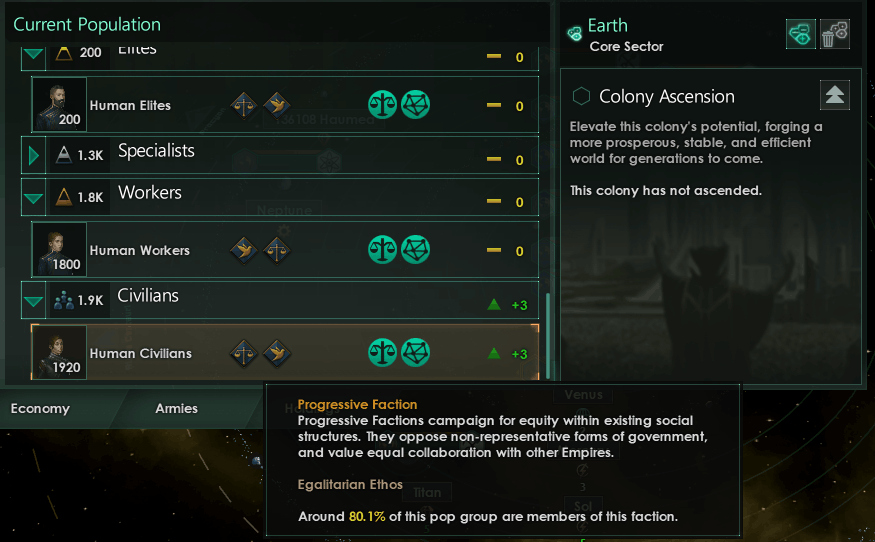
Task: Expand the Specialists stratum row
Action: (x=35, y=155)
